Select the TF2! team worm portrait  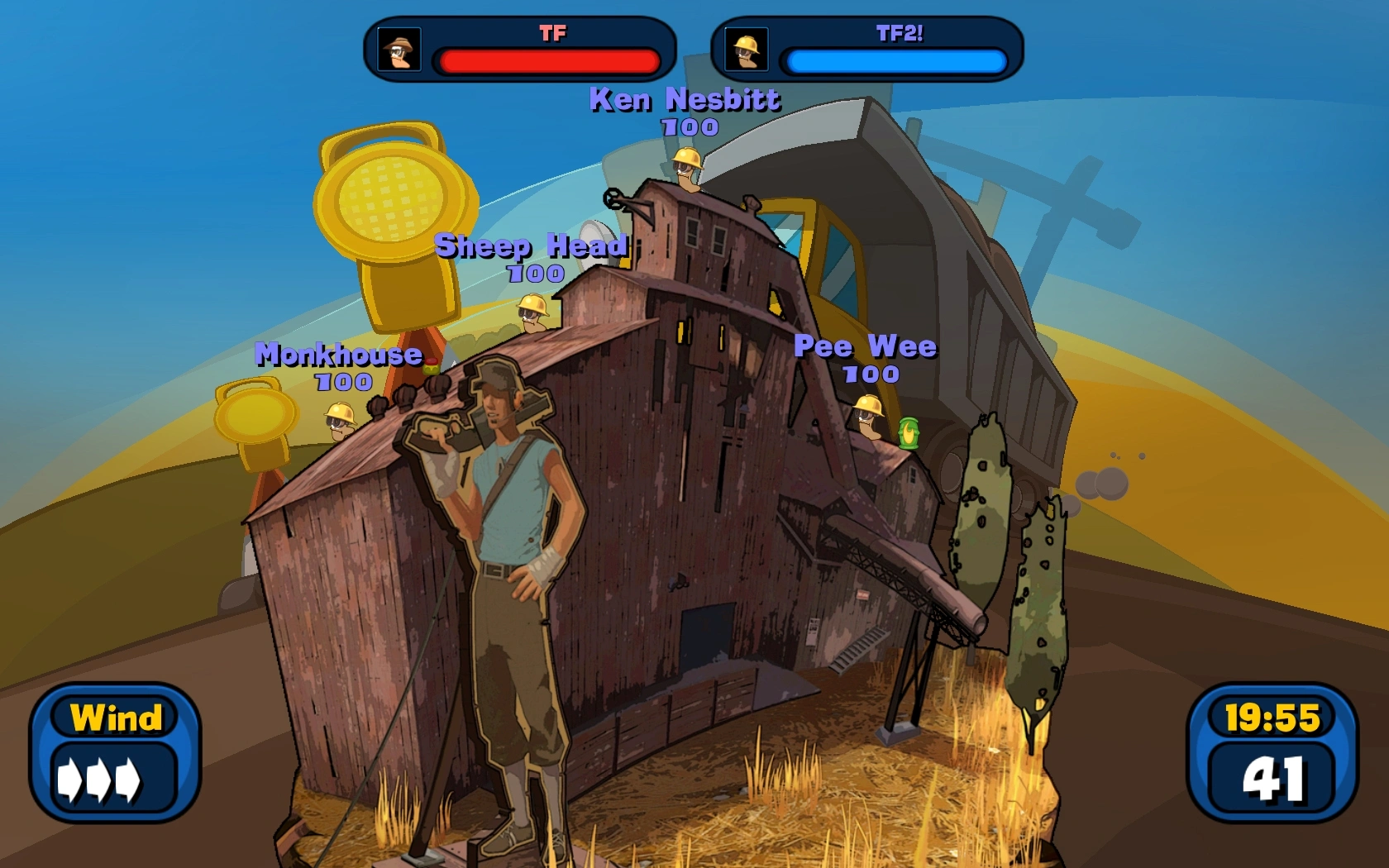[747, 50]
